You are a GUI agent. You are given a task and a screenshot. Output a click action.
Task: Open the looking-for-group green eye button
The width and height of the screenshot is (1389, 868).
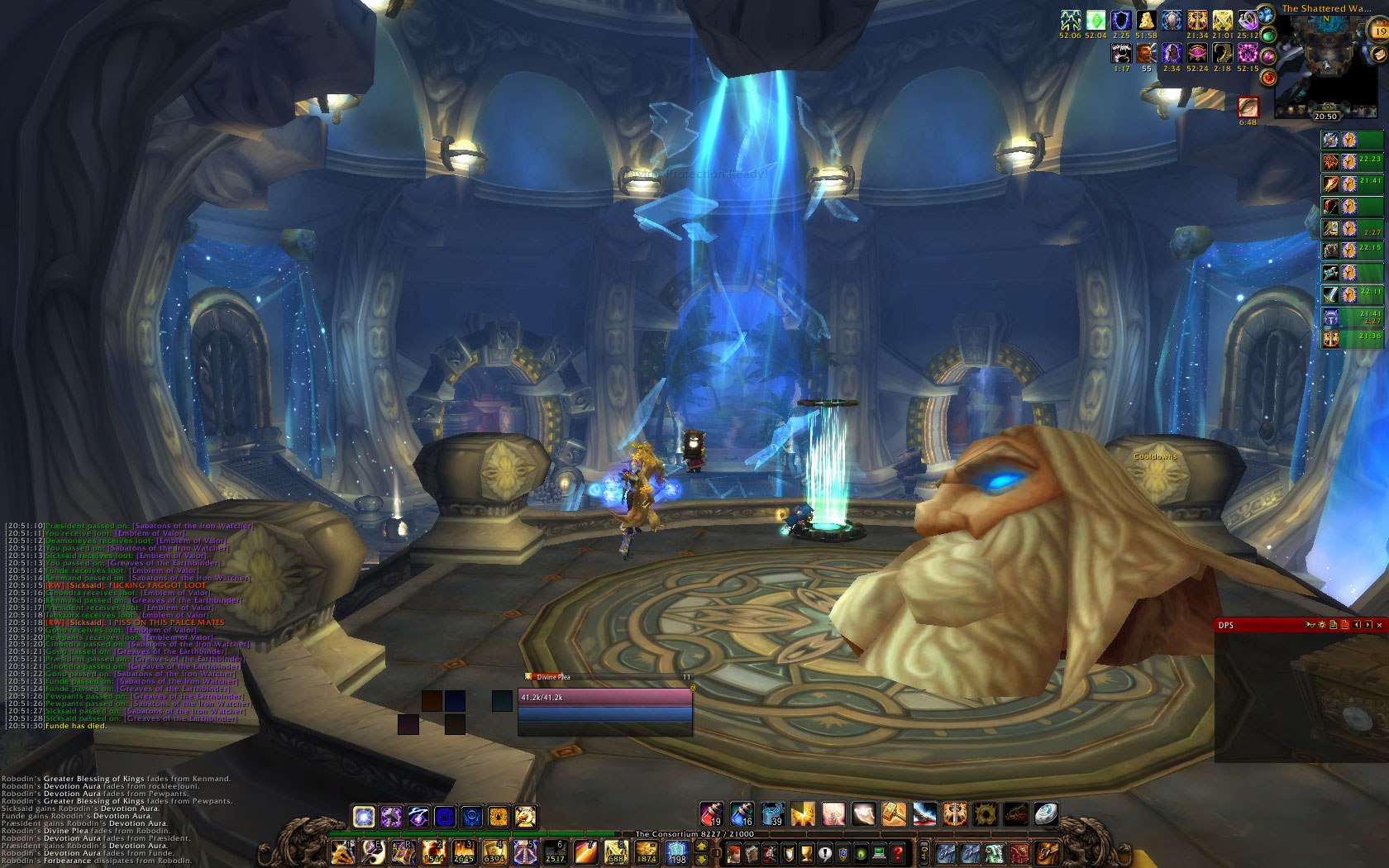[x=861, y=853]
